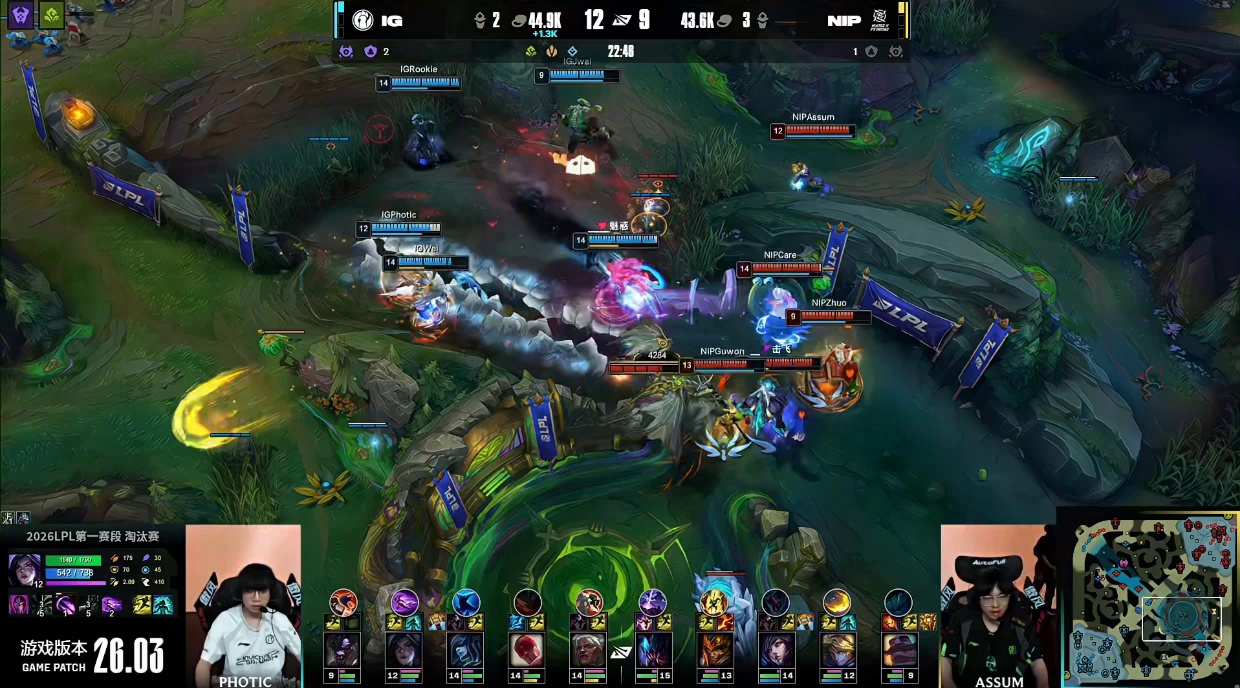Click the IG team logo on scoreboard

coord(362,20)
